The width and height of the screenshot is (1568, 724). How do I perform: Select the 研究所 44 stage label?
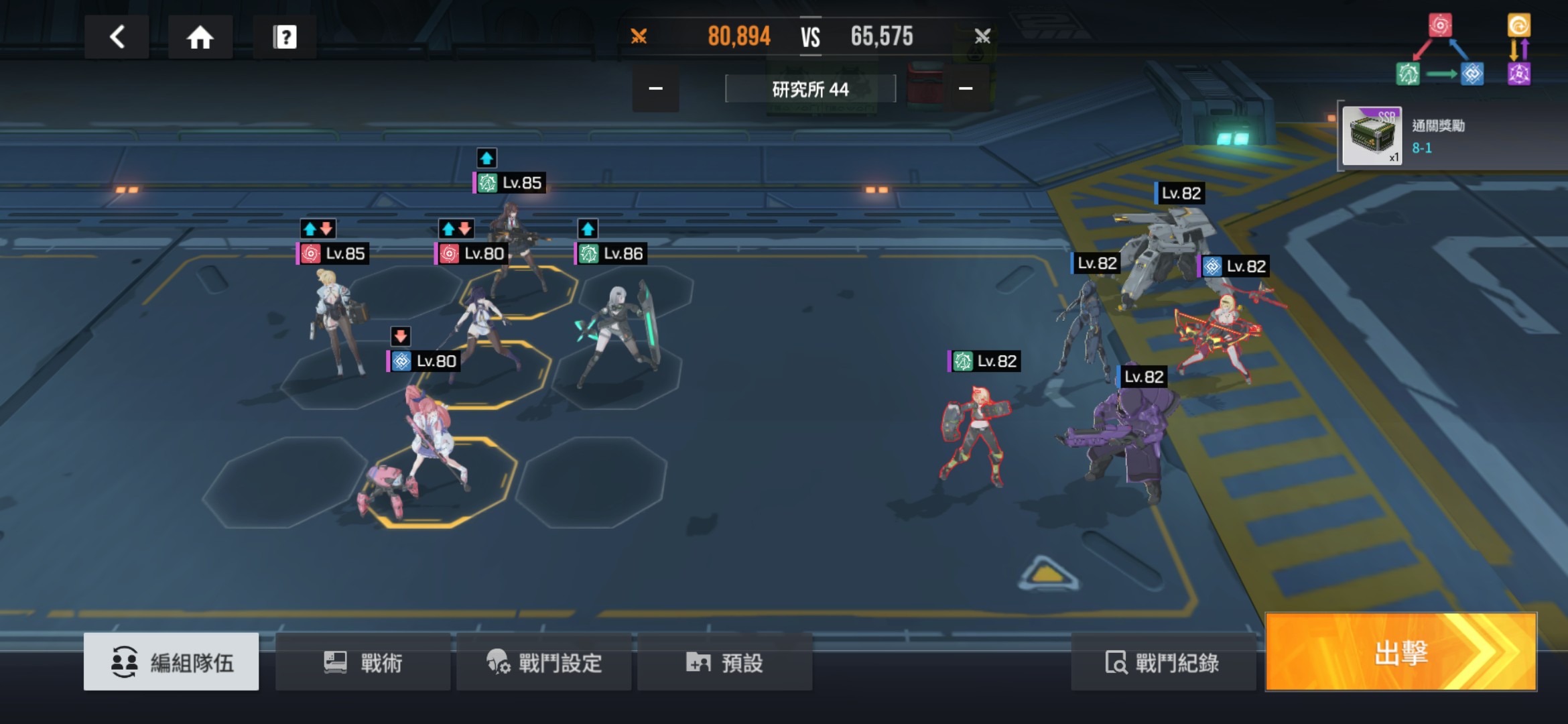810,89
